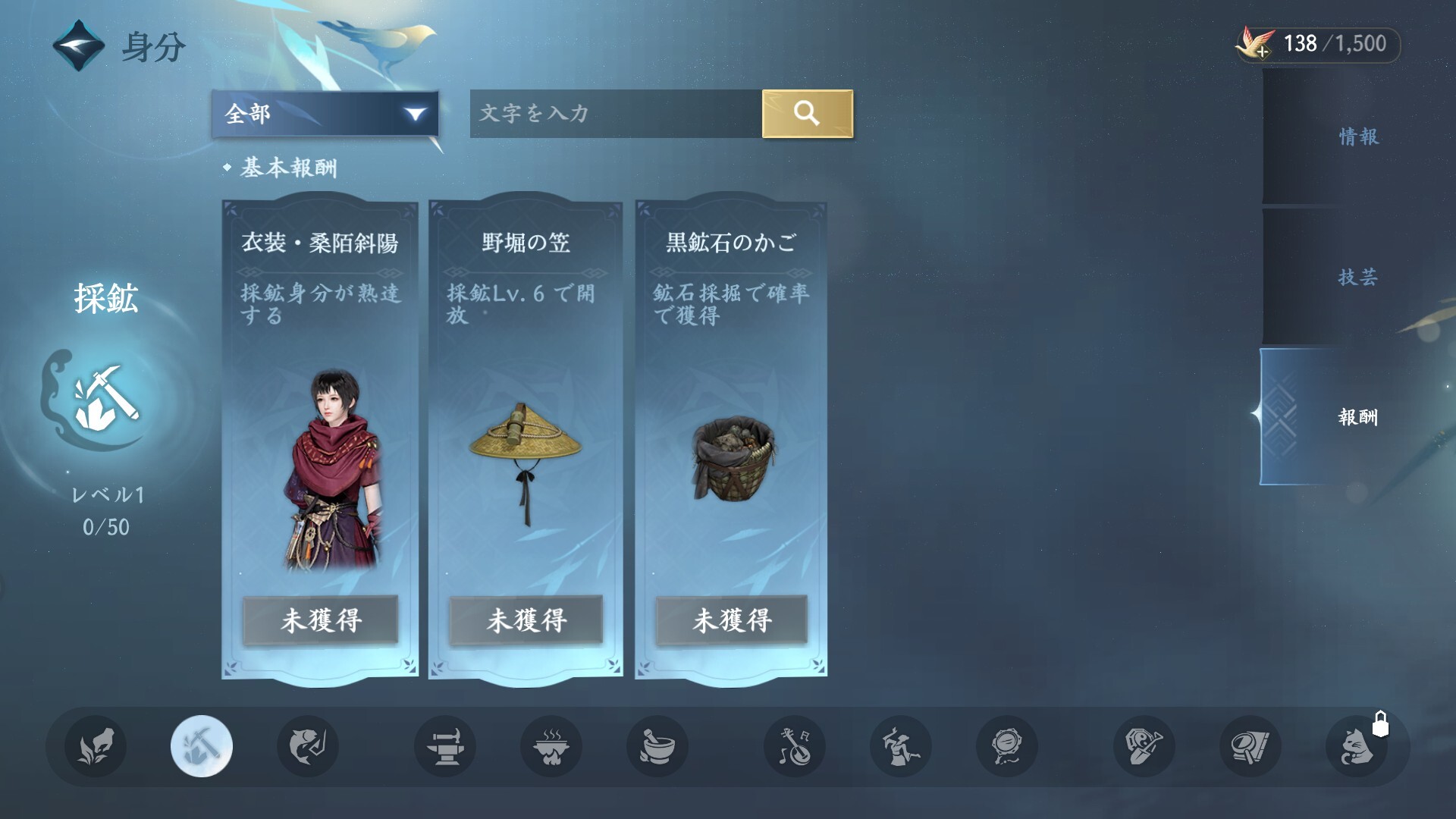Choose the mortar and pestle identity icon
This screenshot has width=1456, height=819.
pos(657,746)
